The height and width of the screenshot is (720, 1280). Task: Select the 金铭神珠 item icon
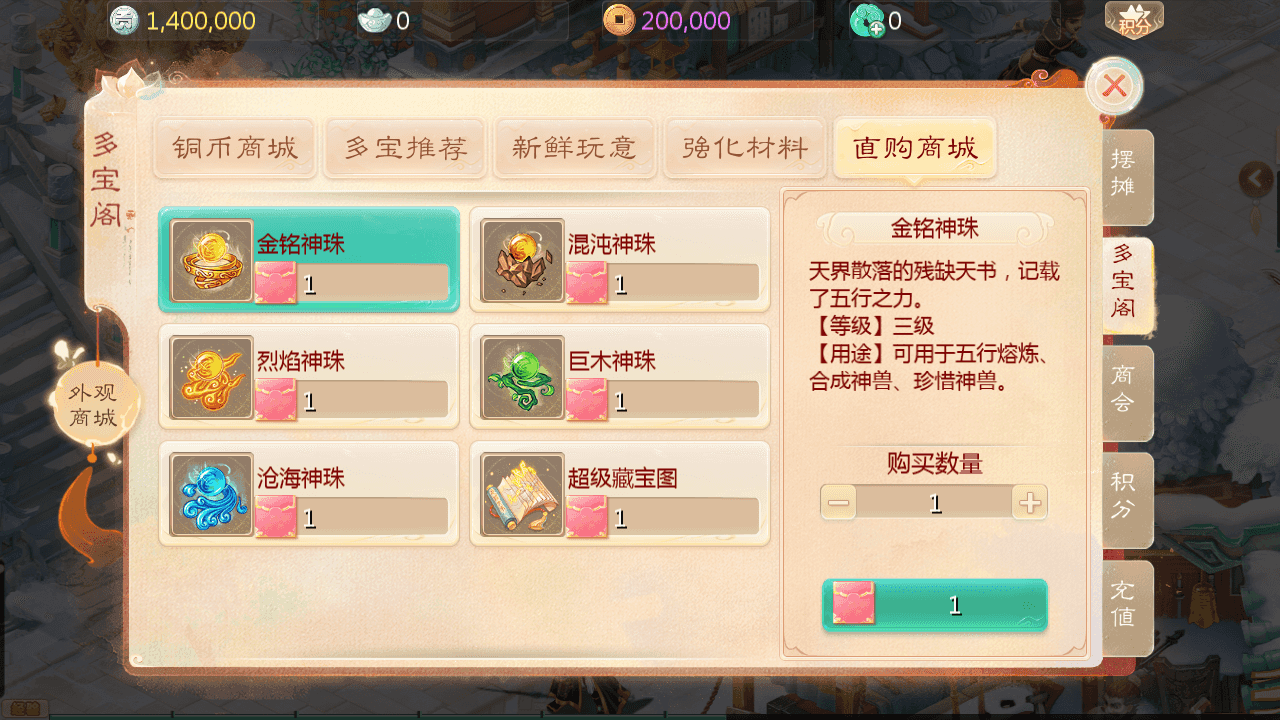(x=210, y=258)
